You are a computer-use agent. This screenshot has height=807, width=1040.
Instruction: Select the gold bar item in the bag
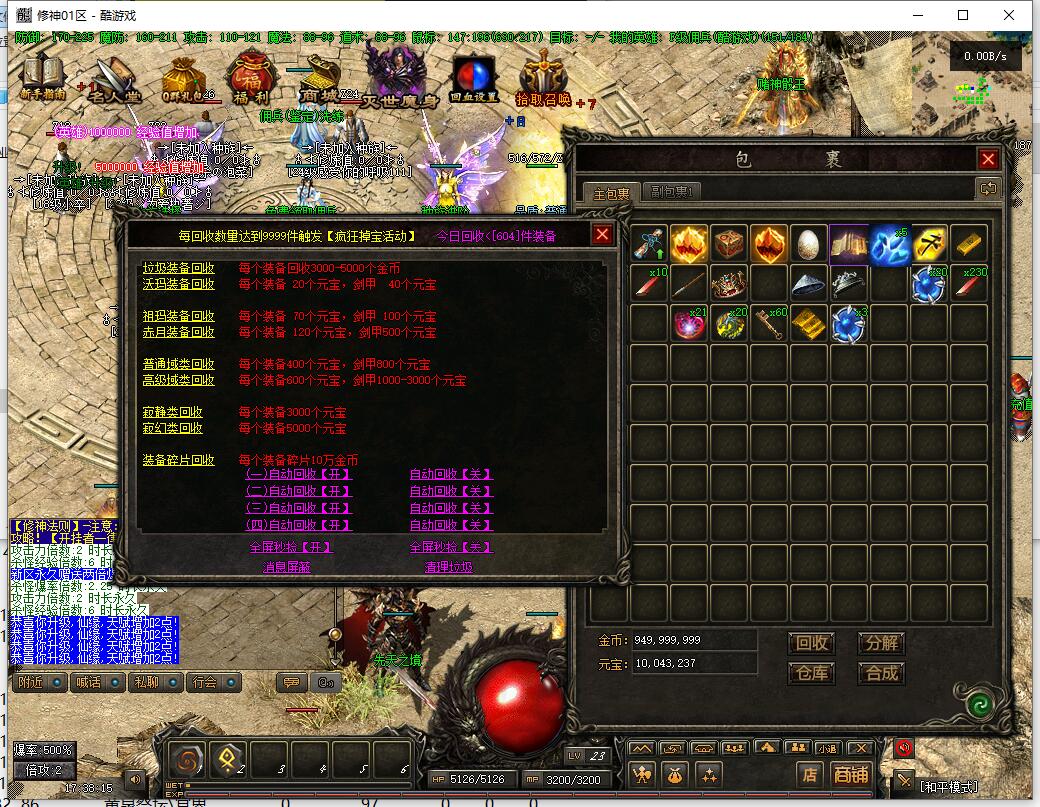[969, 243]
